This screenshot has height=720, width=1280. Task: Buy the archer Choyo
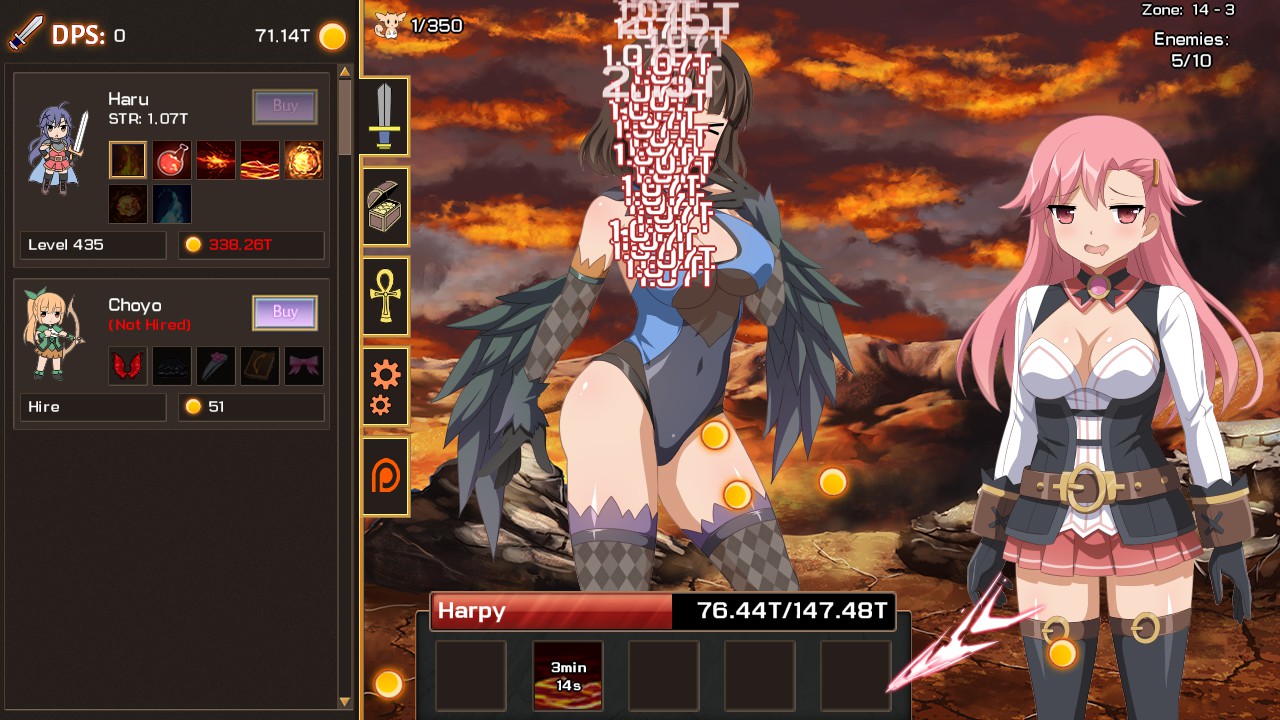point(285,312)
